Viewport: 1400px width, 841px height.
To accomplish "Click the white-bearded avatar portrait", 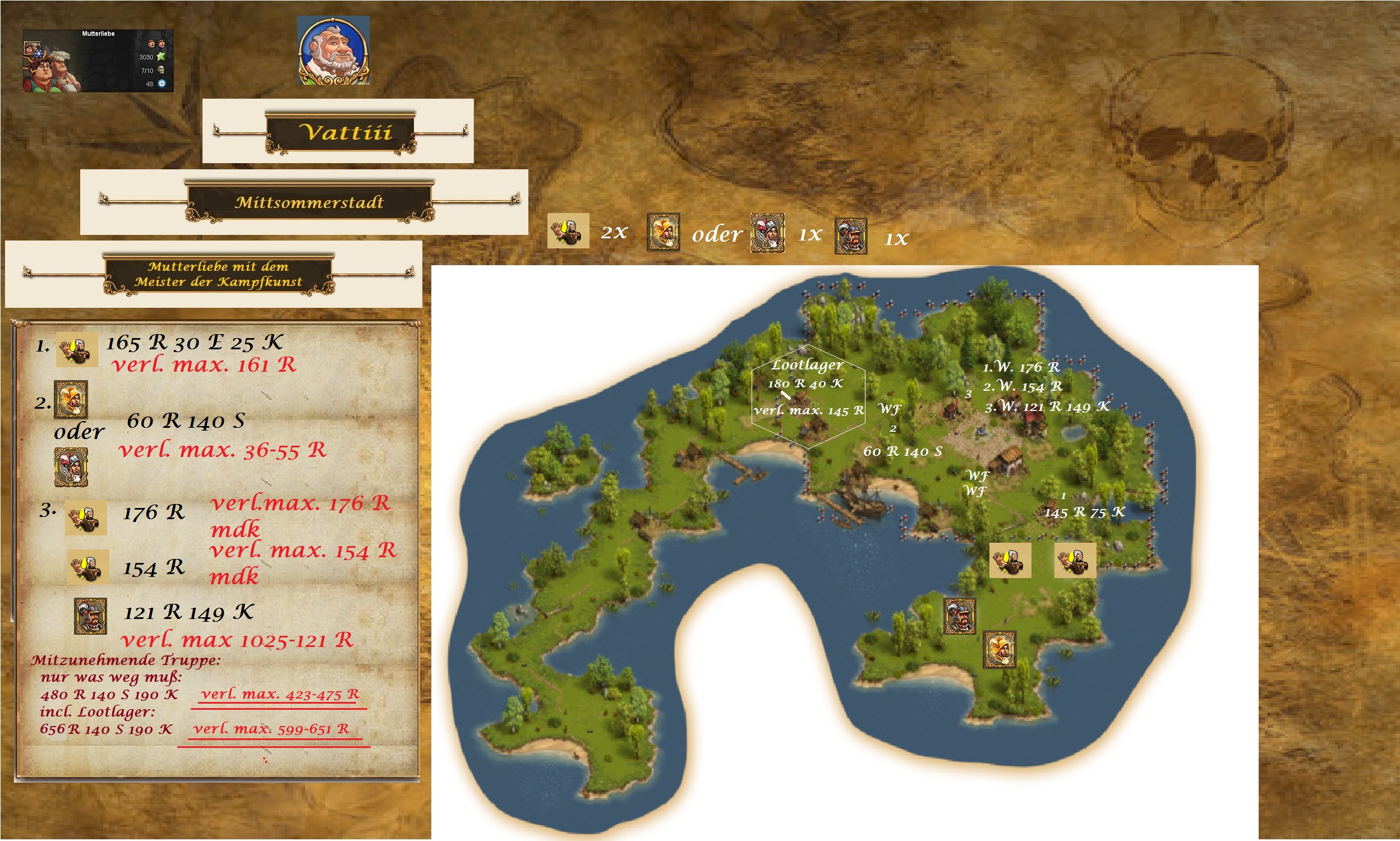I will pyautogui.click(x=333, y=51).
